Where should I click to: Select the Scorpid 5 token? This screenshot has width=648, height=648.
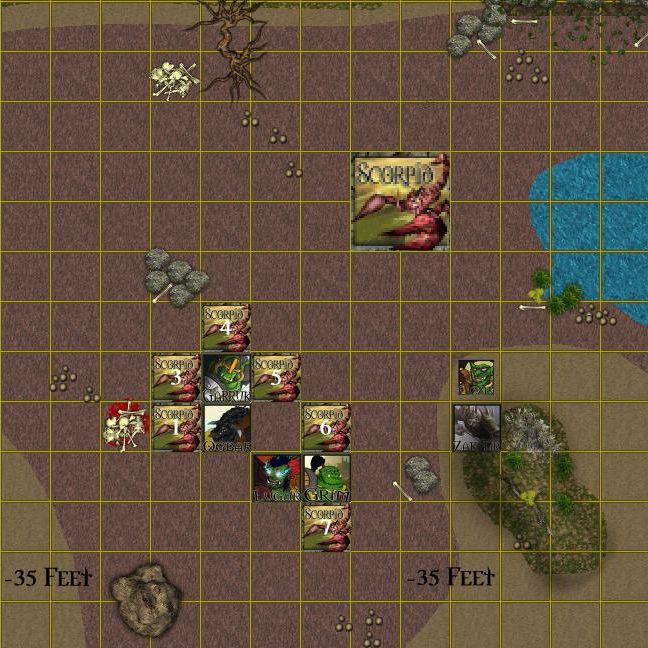coord(276,377)
